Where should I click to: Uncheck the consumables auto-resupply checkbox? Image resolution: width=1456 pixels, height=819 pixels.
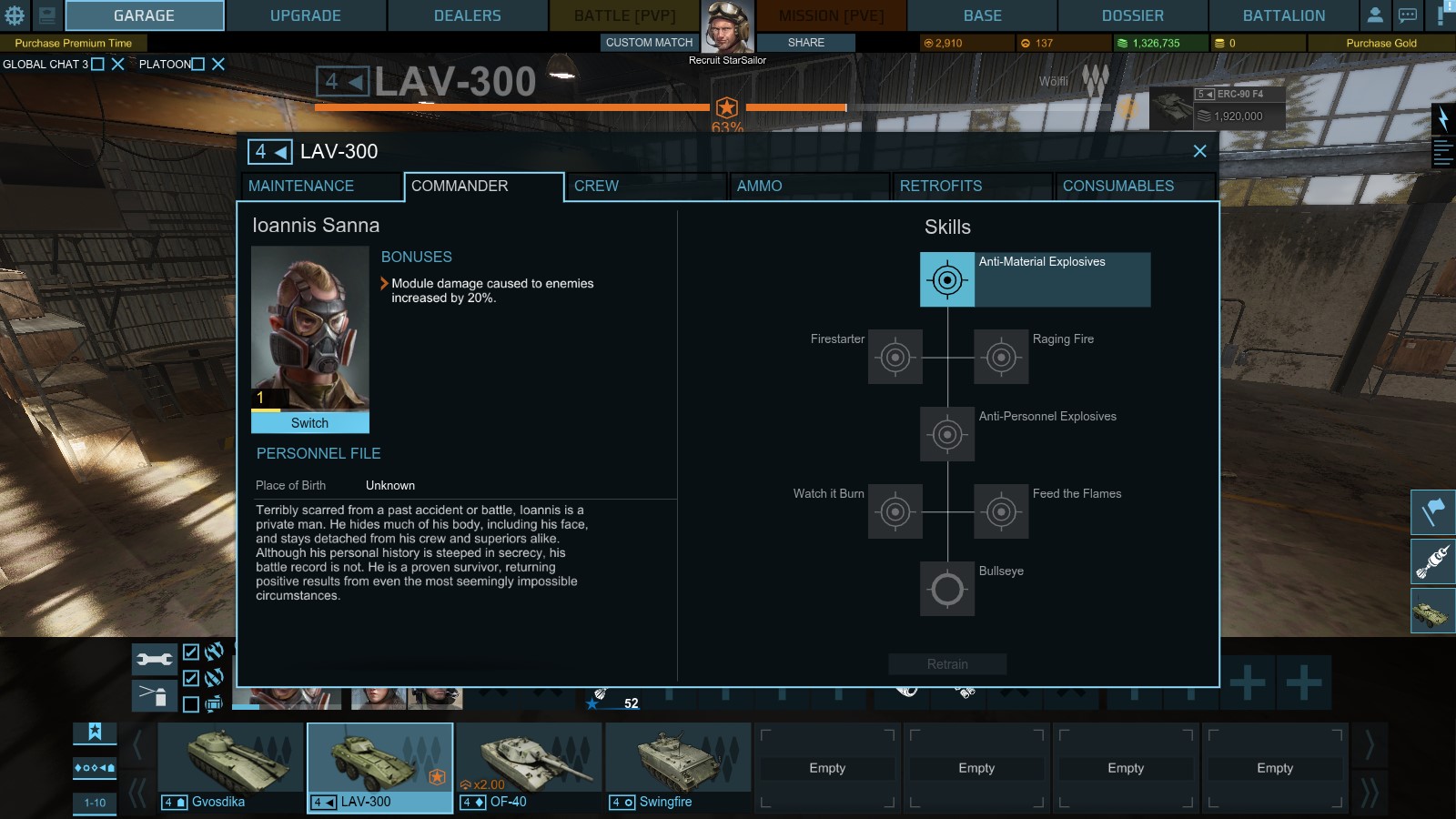pos(190,676)
